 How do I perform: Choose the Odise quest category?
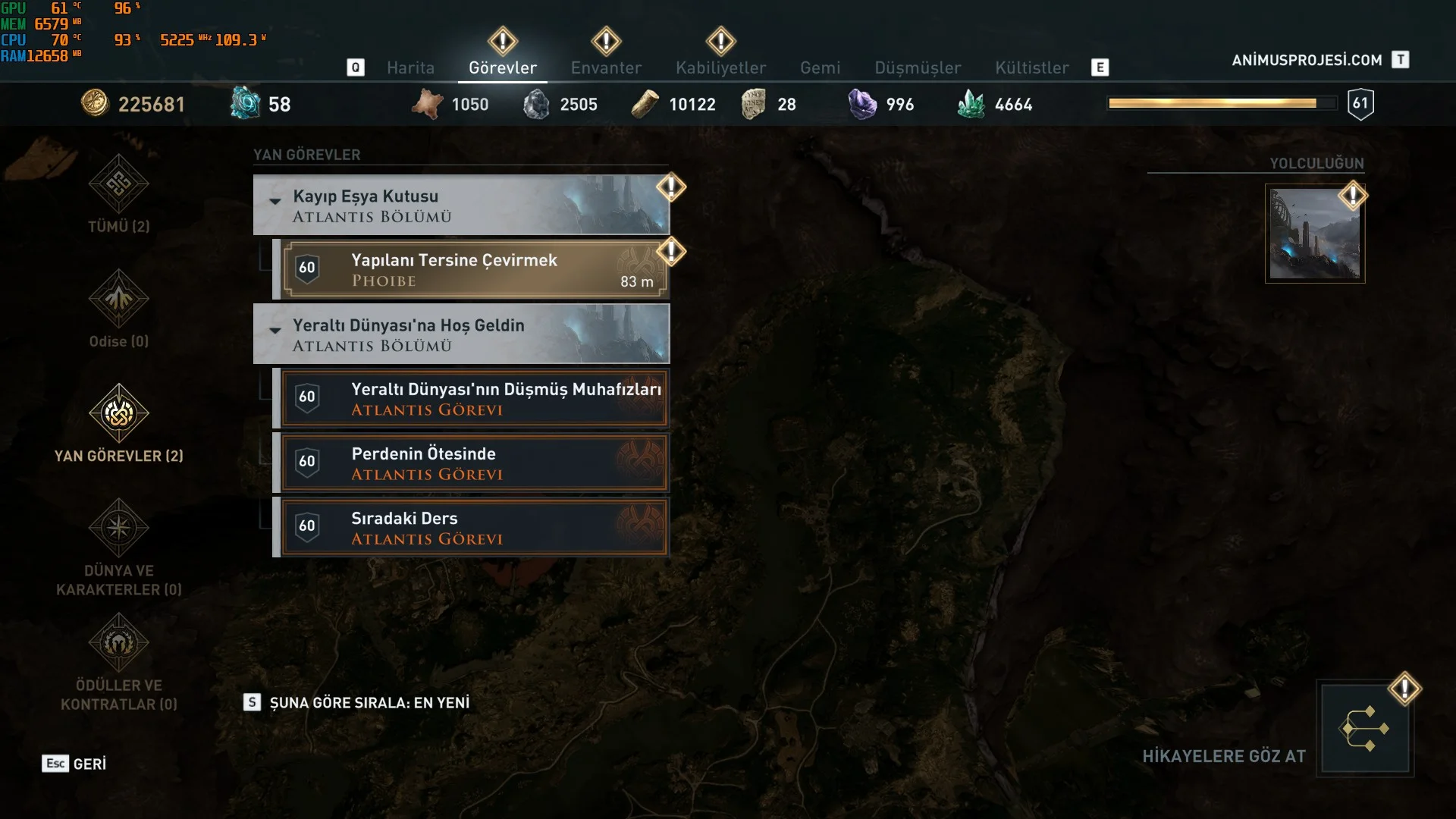tap(119, 309)
